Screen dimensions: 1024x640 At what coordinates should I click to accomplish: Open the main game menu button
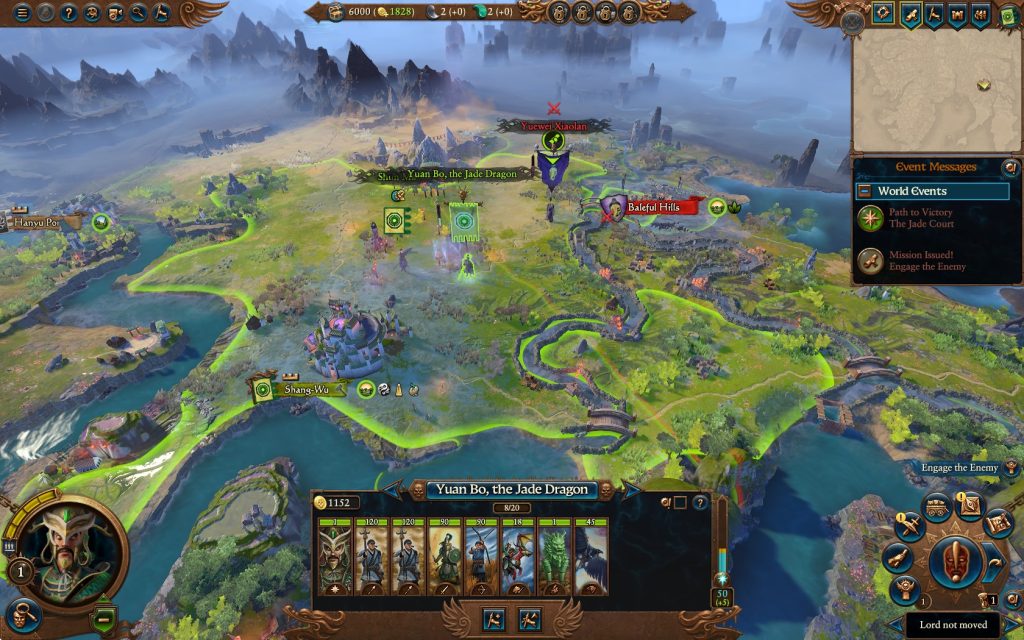pyautogui.click(x=21, y=13)
